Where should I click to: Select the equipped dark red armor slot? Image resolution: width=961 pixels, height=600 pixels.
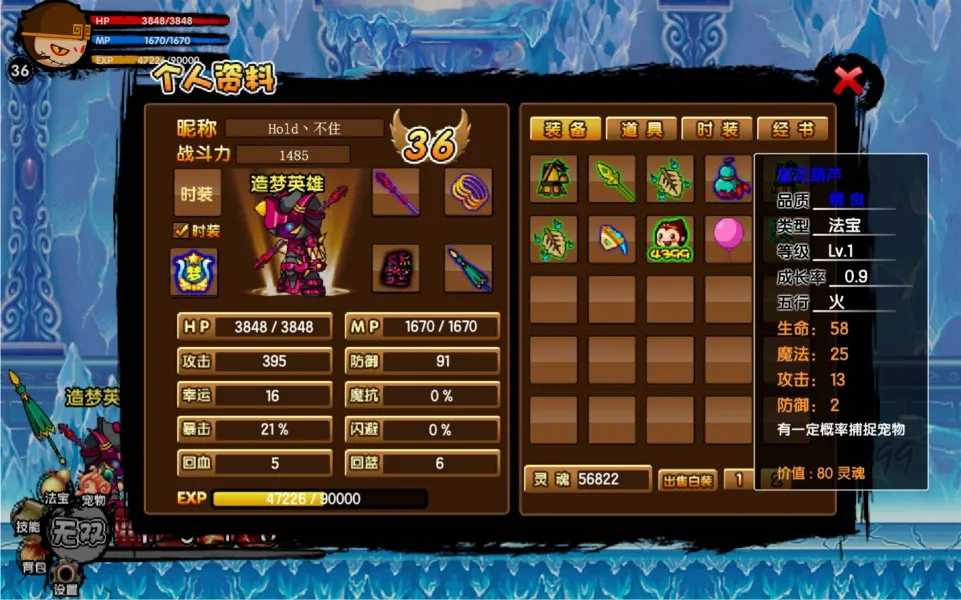click(x=395, y=268)
